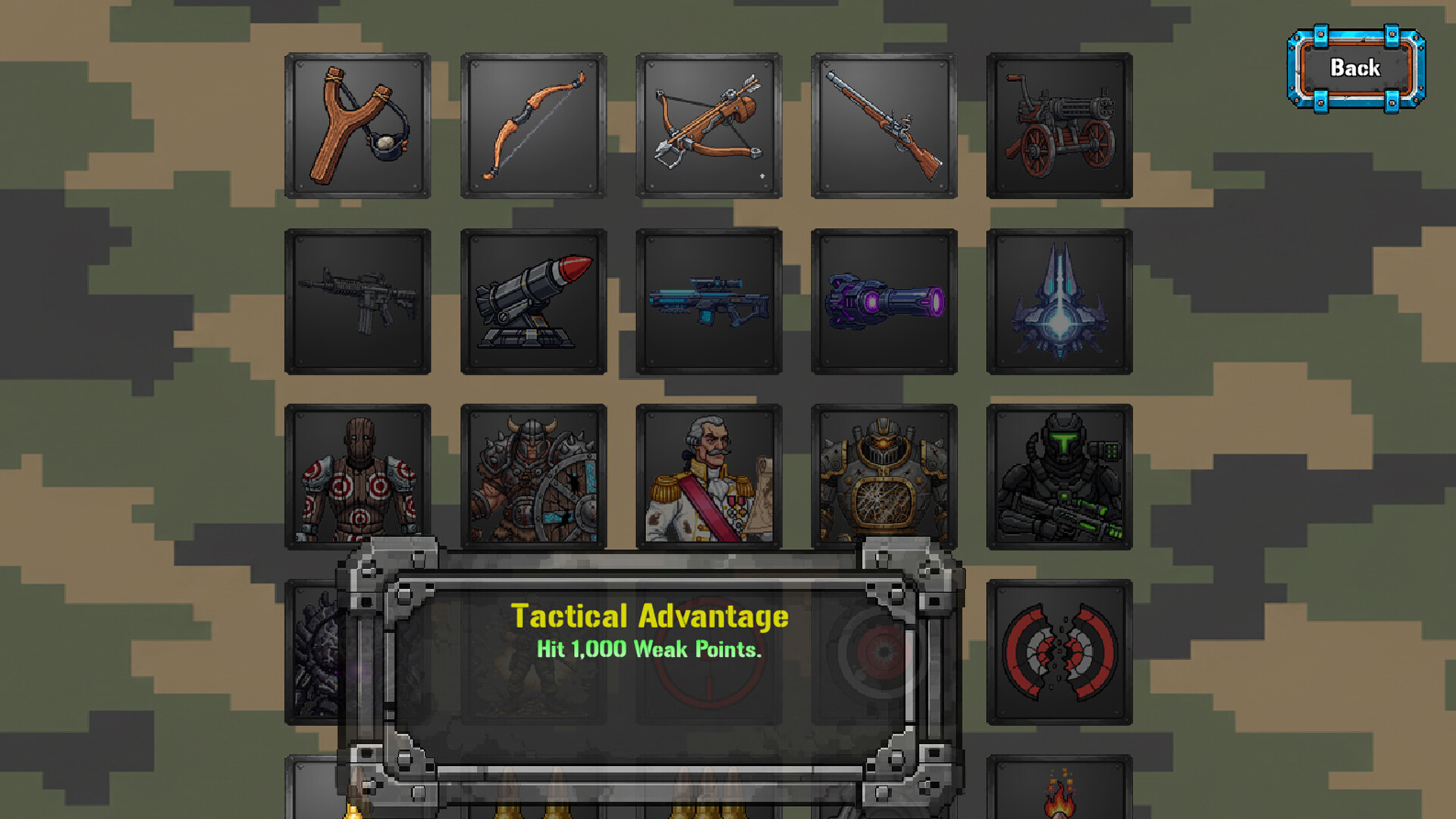This screenshot has height=819, width=1456.
Task: Select the assault rifle achievement icon
Action: (356, 301)
